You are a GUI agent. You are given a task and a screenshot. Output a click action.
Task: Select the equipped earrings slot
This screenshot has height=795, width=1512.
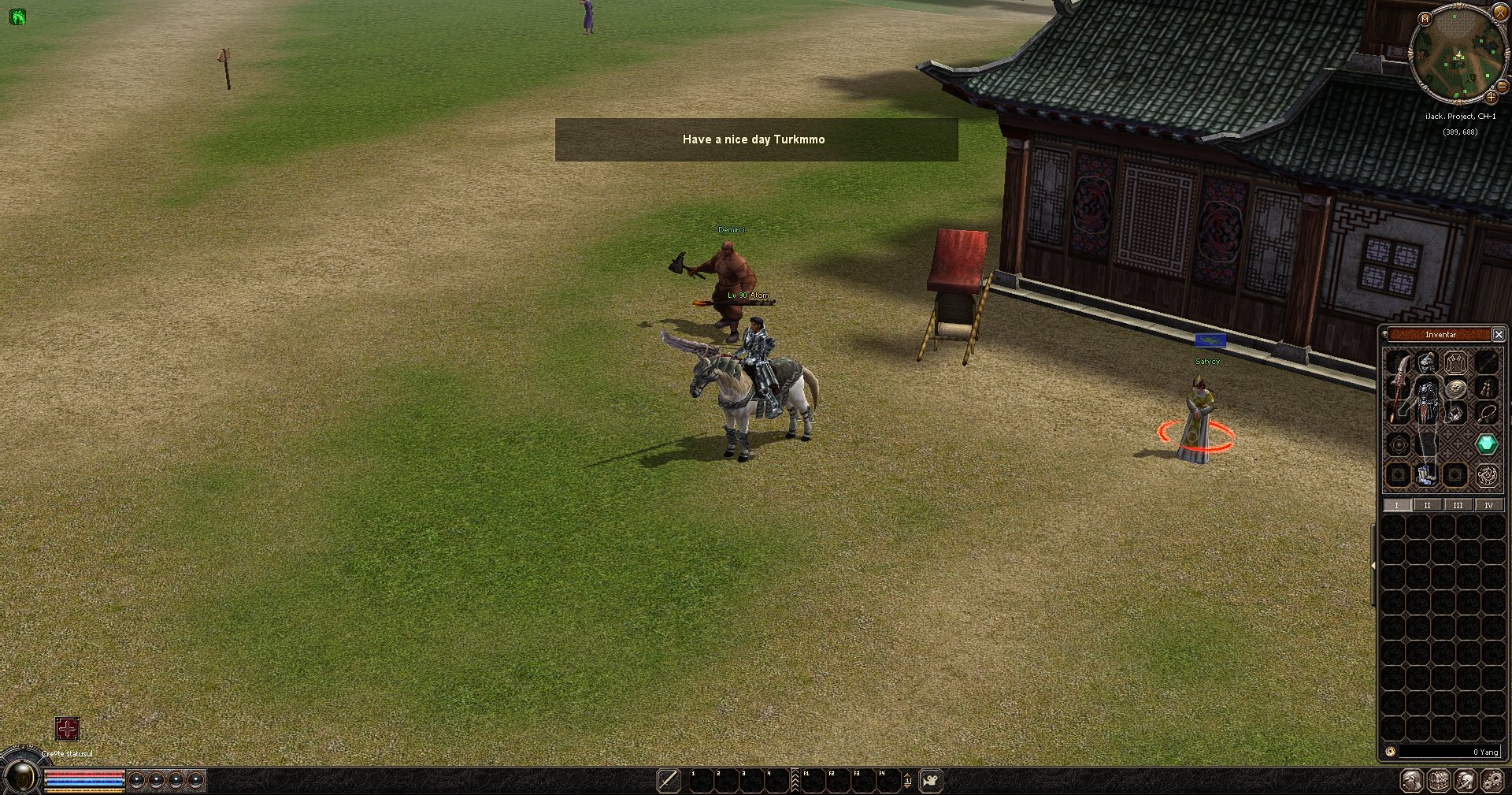click(x=1485, y=388)
